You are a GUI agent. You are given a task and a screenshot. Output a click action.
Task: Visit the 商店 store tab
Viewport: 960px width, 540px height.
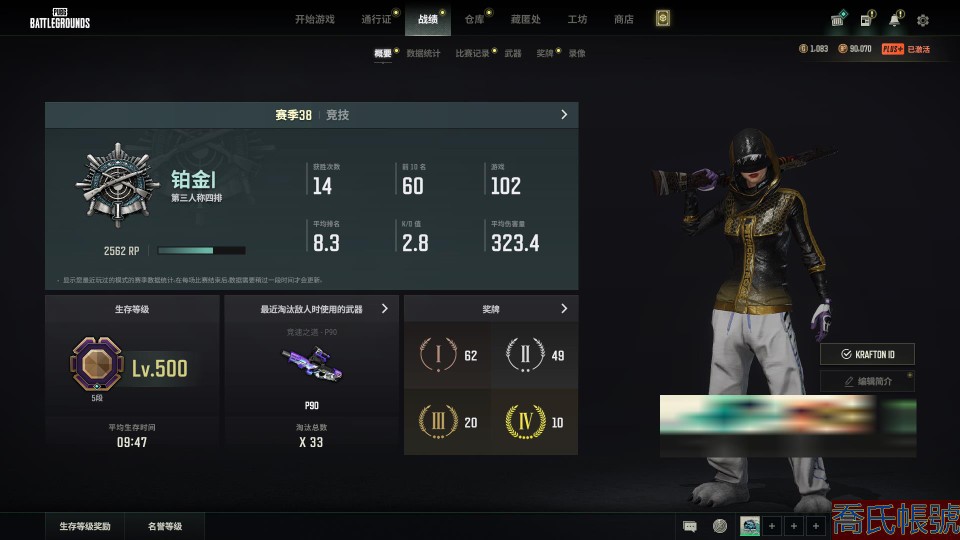(623, 19)
